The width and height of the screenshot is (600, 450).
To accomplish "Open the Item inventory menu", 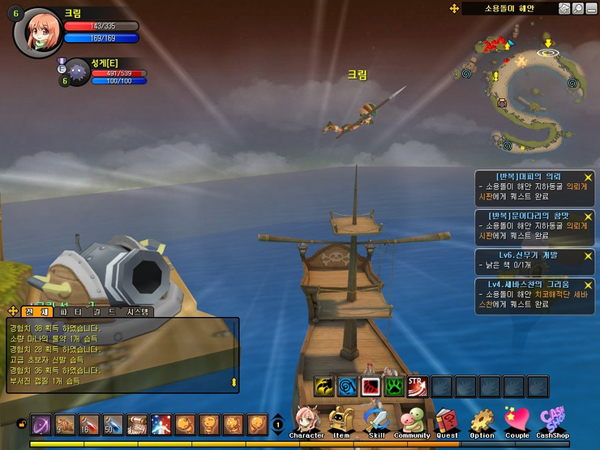I will click(342, 422).
